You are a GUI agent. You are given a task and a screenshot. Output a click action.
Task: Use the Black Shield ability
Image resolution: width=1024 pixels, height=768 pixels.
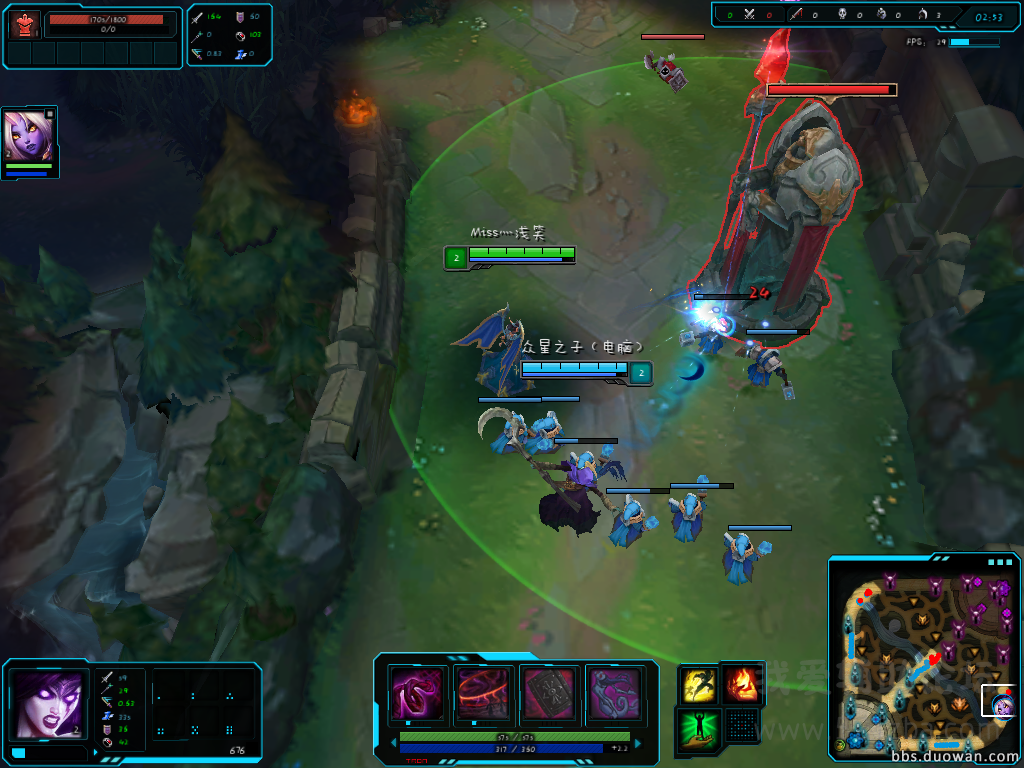pyautogui.click(x=549, y=692)
